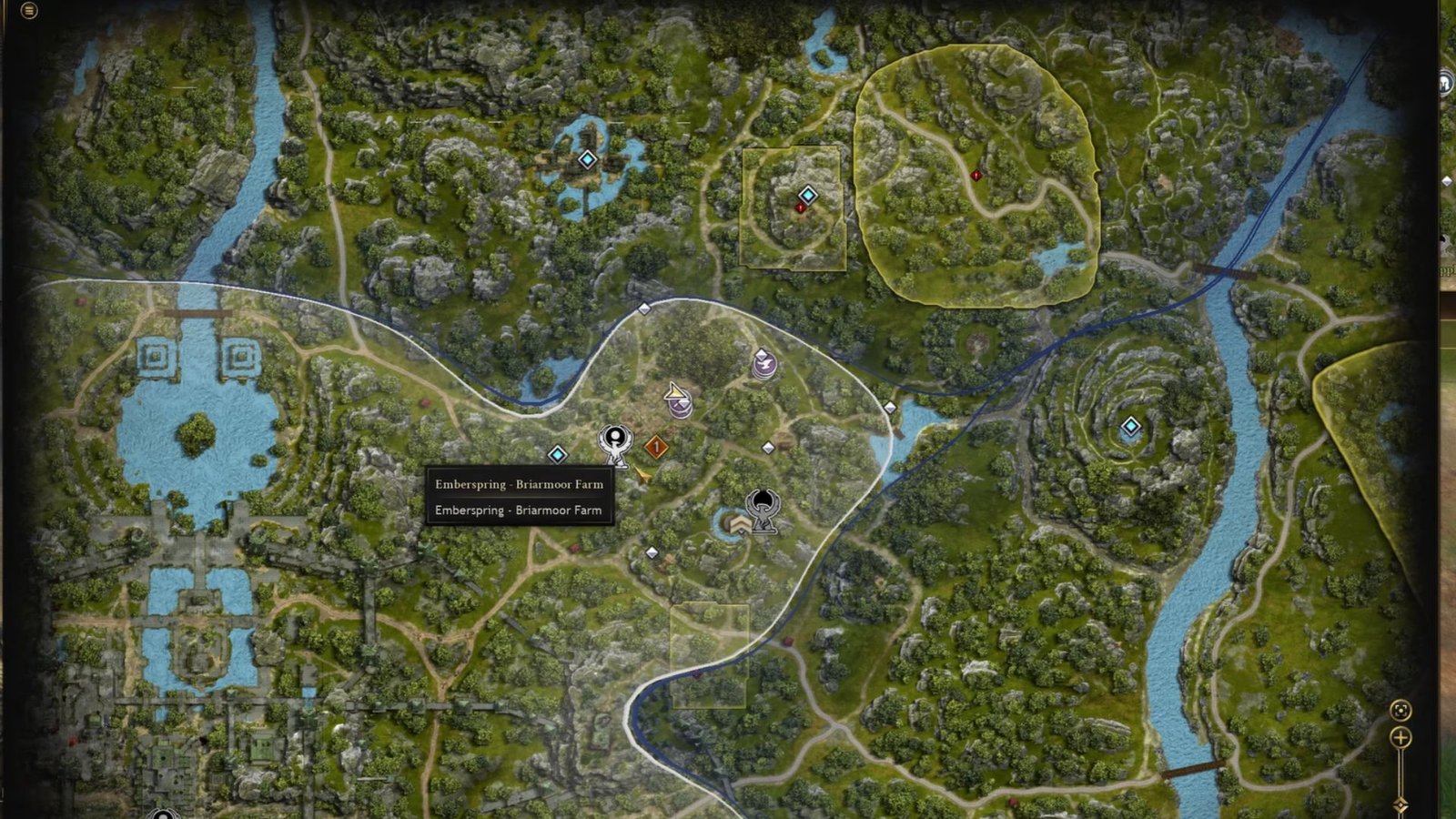Select the white-orbed winged statue marker

pyautogui.click(x=615, y=443)
